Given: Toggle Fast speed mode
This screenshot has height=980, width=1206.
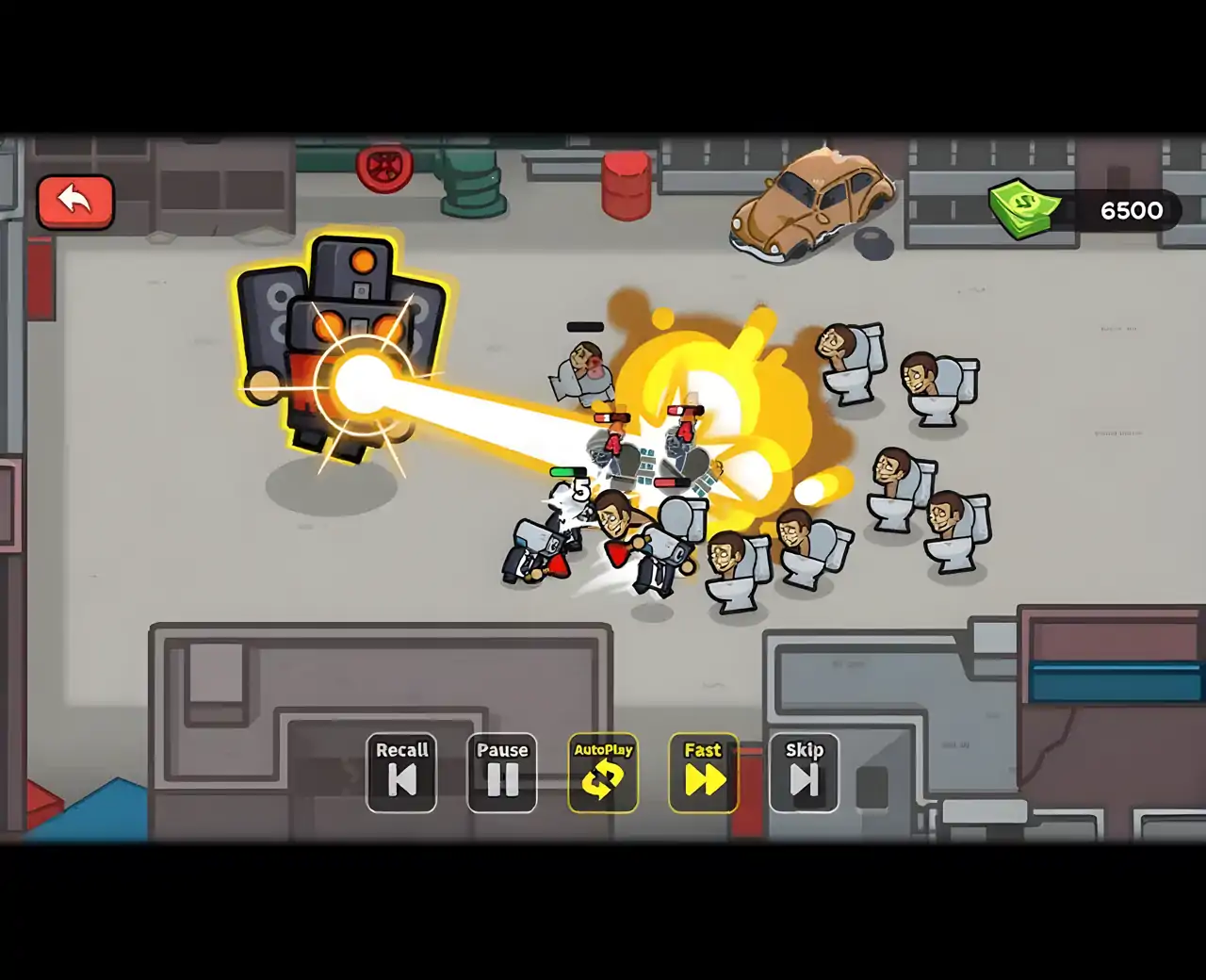Looking at the screenshot, I should pos(704,773).
